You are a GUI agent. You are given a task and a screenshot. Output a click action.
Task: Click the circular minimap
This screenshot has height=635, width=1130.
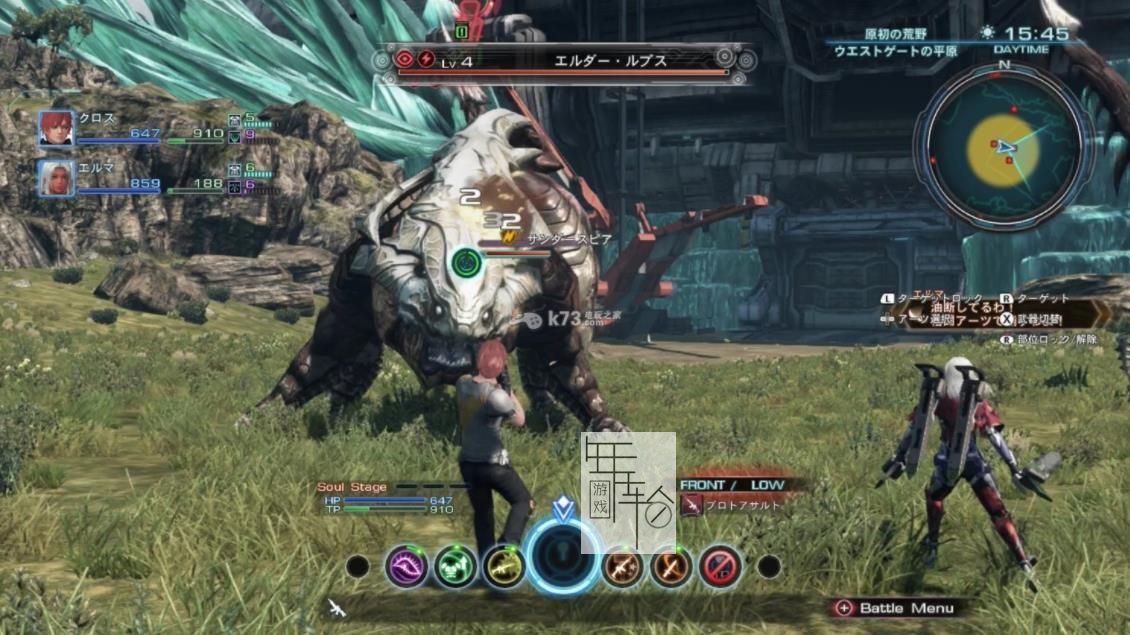1003,147
